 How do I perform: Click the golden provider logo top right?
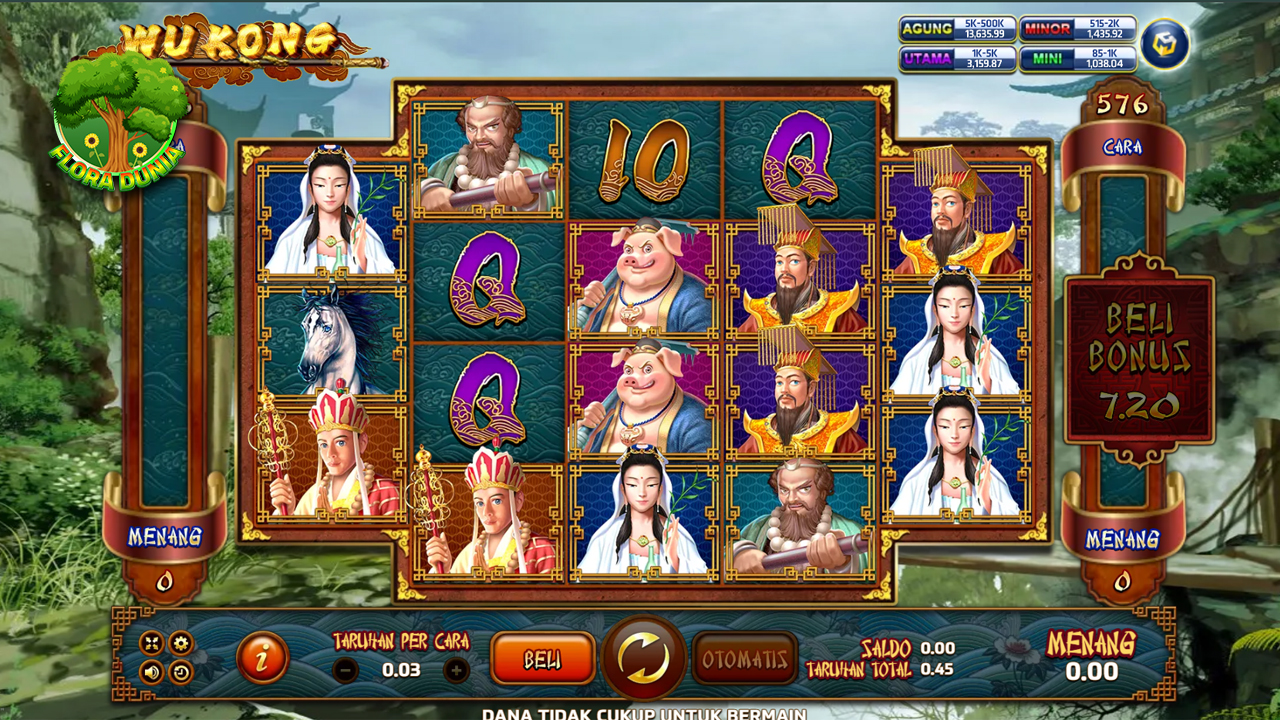click(1163, 45)
